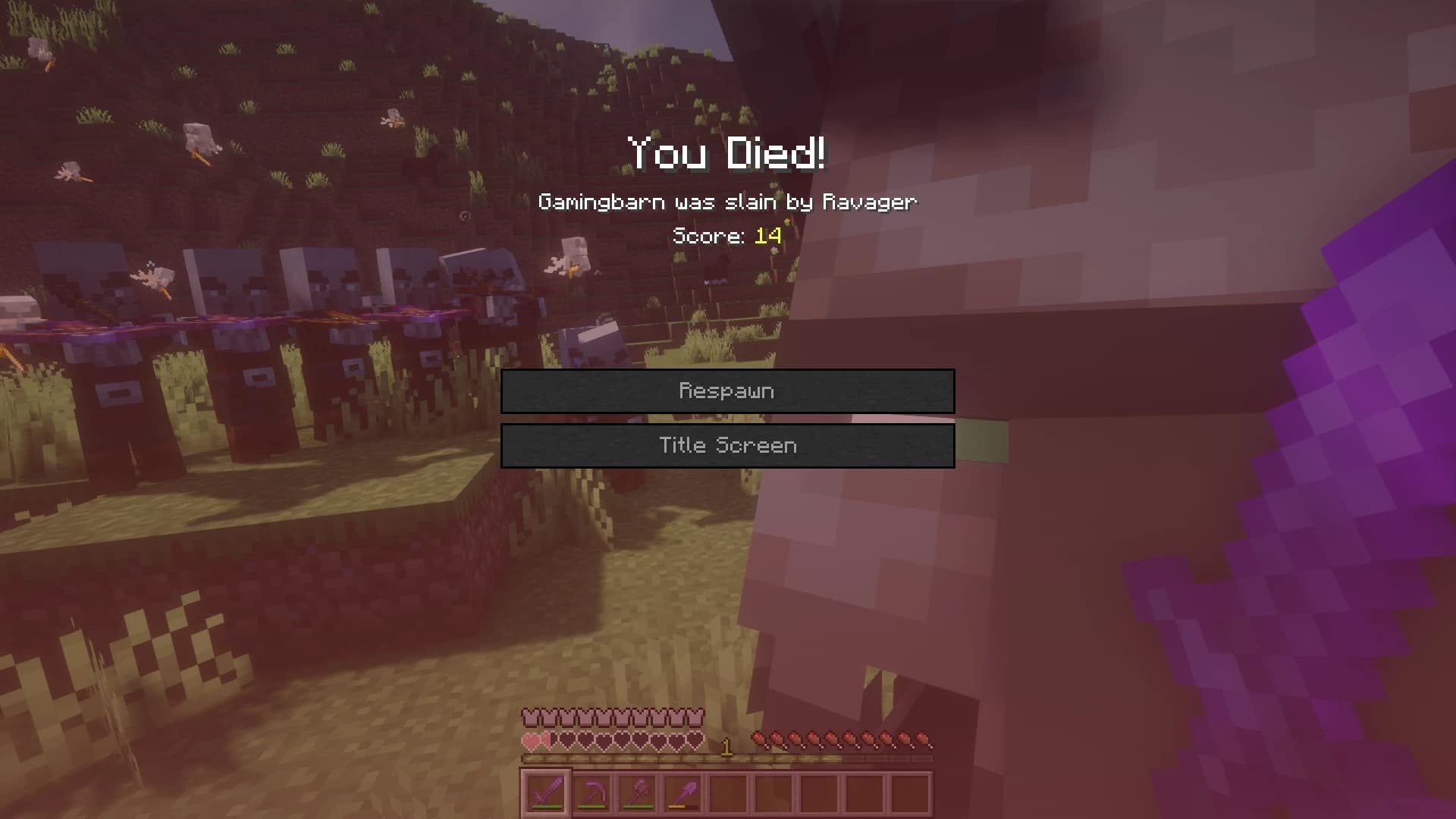Screen dimensions: 1456x819
Task: Click the leftmost chestplate armor icon
Action: (x=530, y=717)
